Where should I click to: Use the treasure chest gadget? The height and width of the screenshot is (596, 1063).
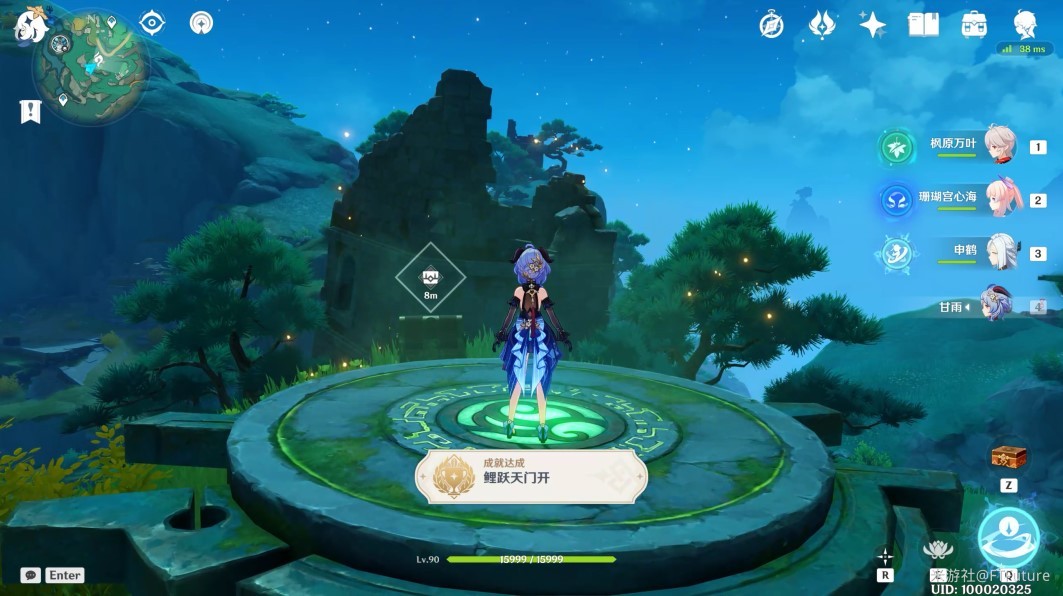pos(1008,458)
